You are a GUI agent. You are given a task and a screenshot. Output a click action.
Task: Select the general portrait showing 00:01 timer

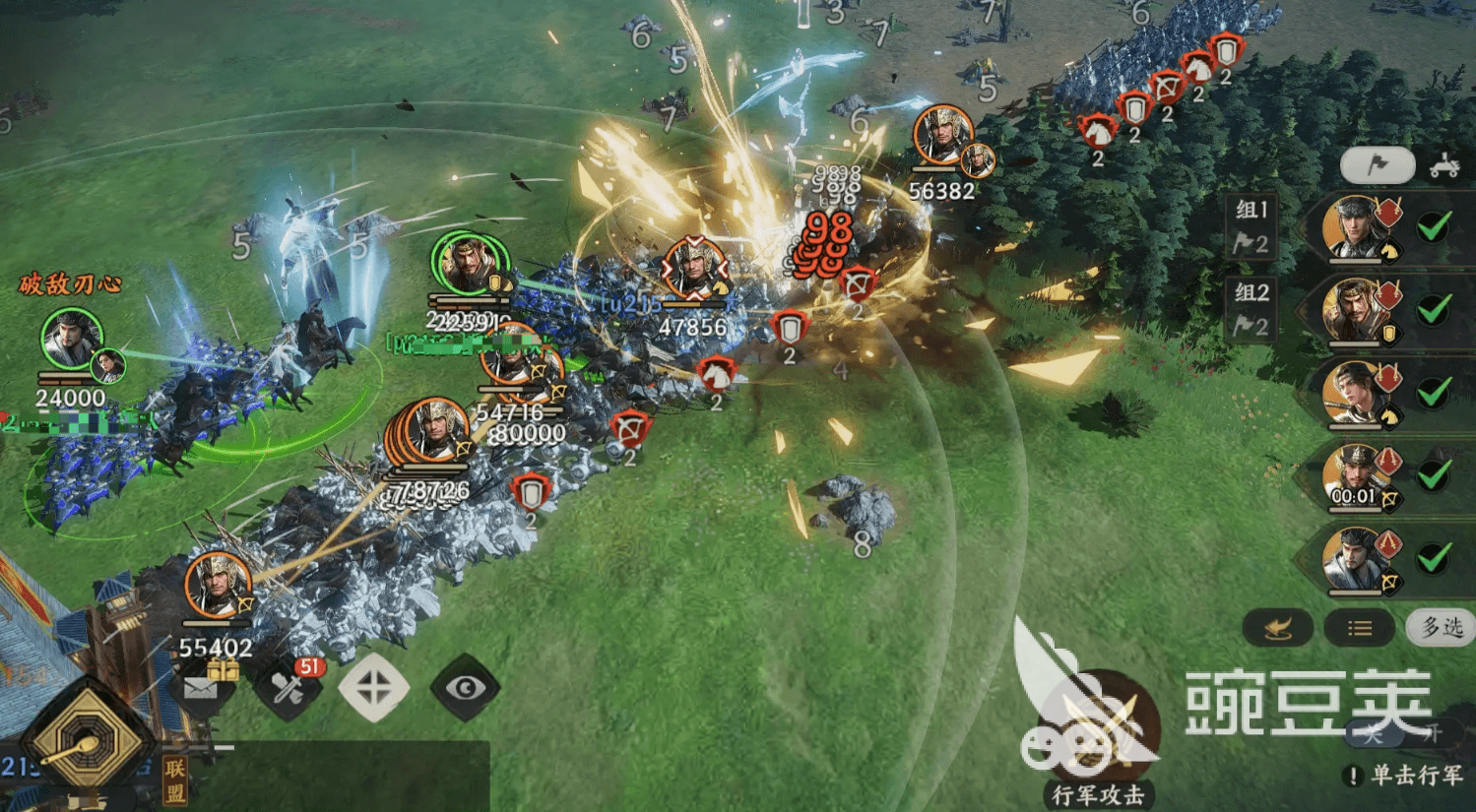coord(1356,476)
